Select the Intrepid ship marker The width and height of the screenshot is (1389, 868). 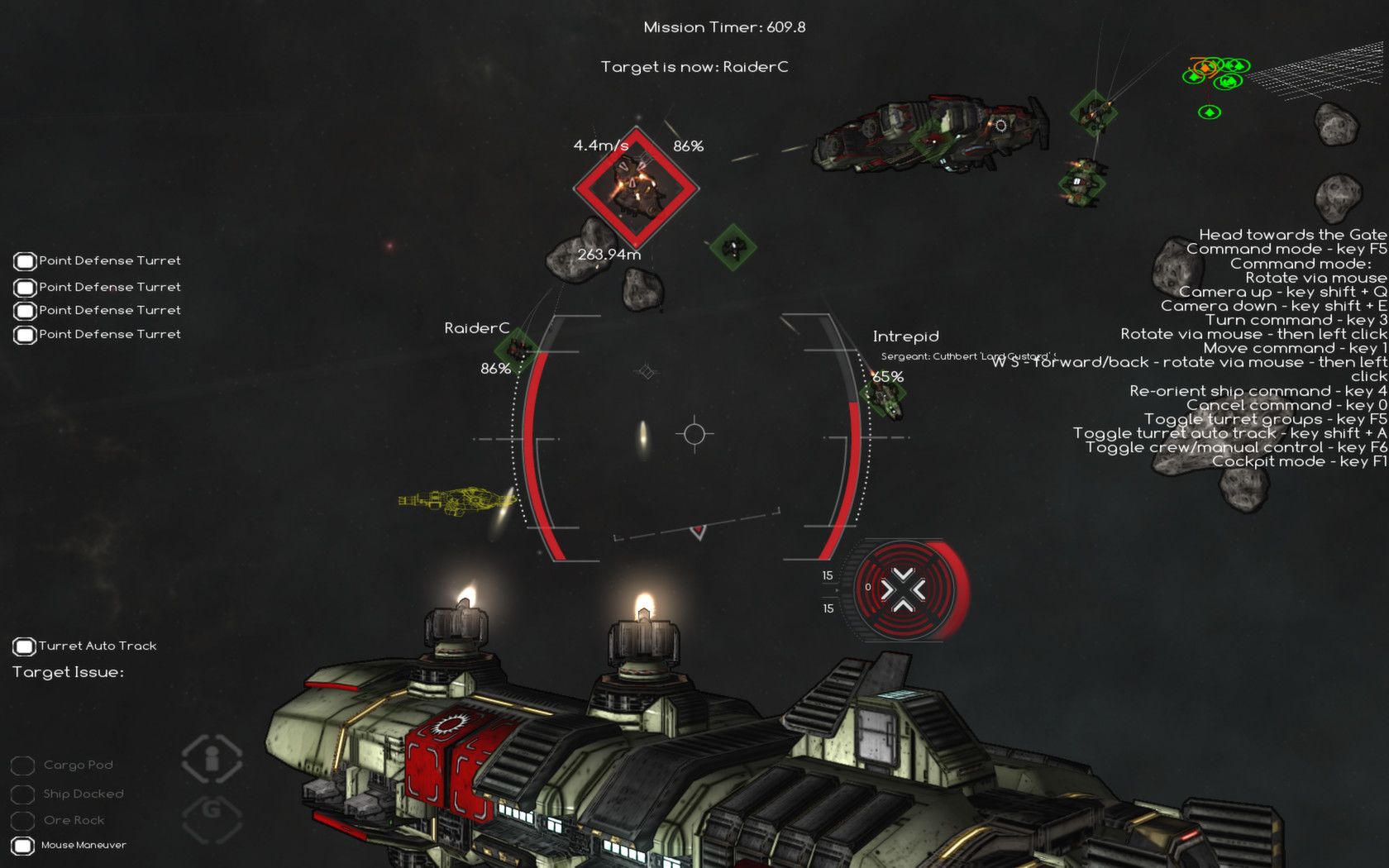click(883, 396)
